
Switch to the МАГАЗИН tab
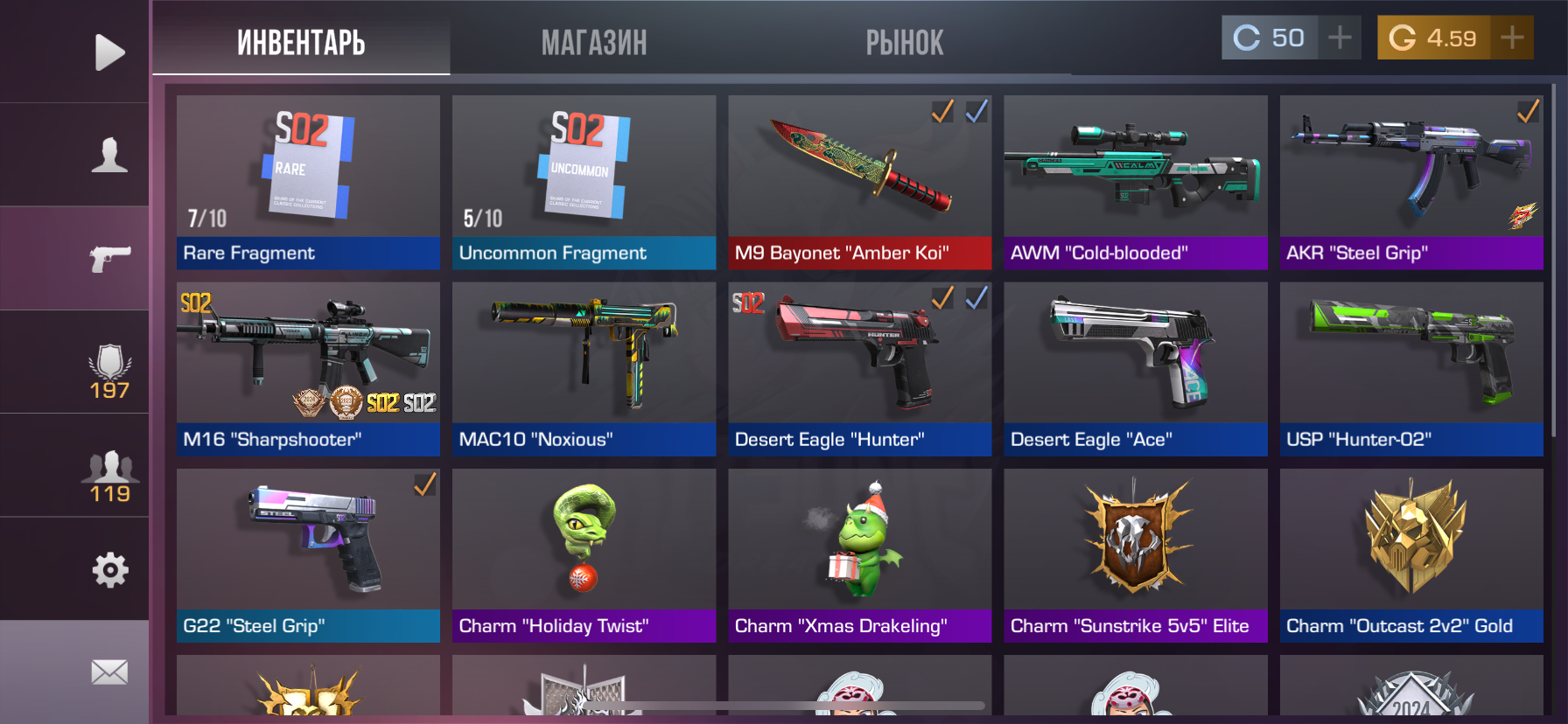pyautogui.click(x=594, y=42)
